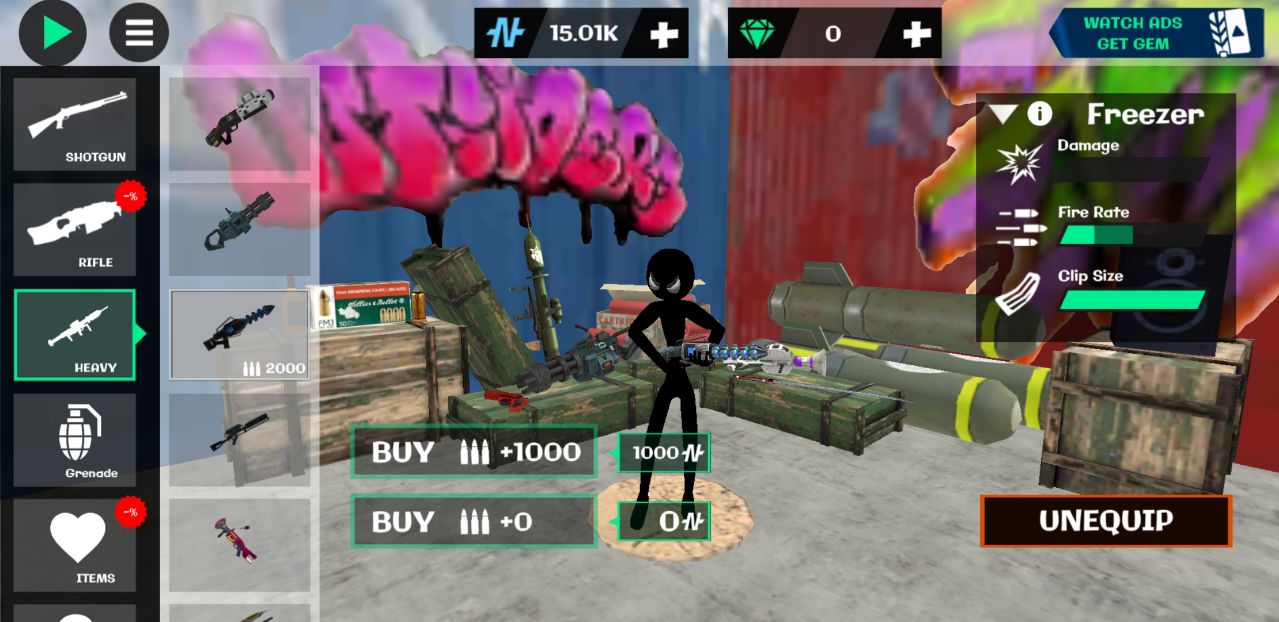Choose the green minigun weapon thumbnail
Viewport: 1279px width, 622px height.
click(x=239, y=229)
